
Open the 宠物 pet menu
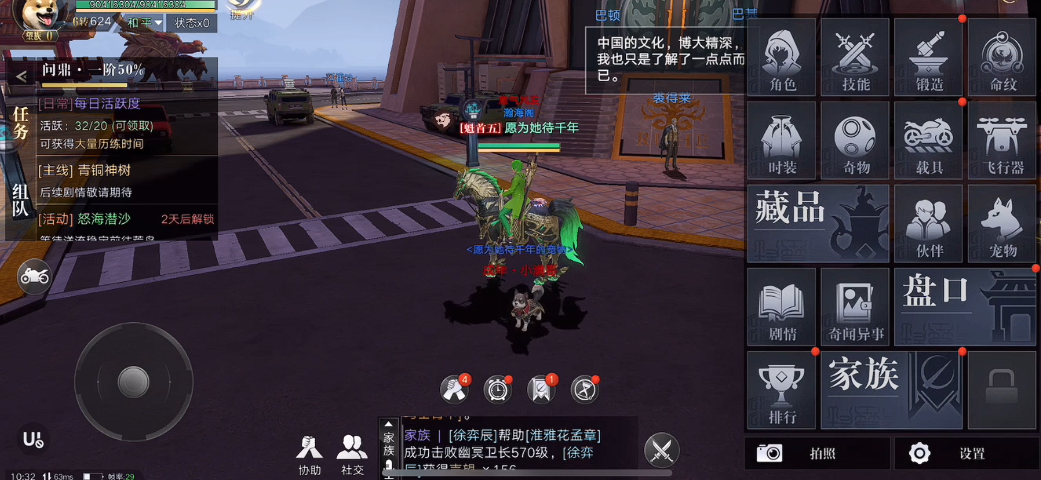coord(1001,222)
